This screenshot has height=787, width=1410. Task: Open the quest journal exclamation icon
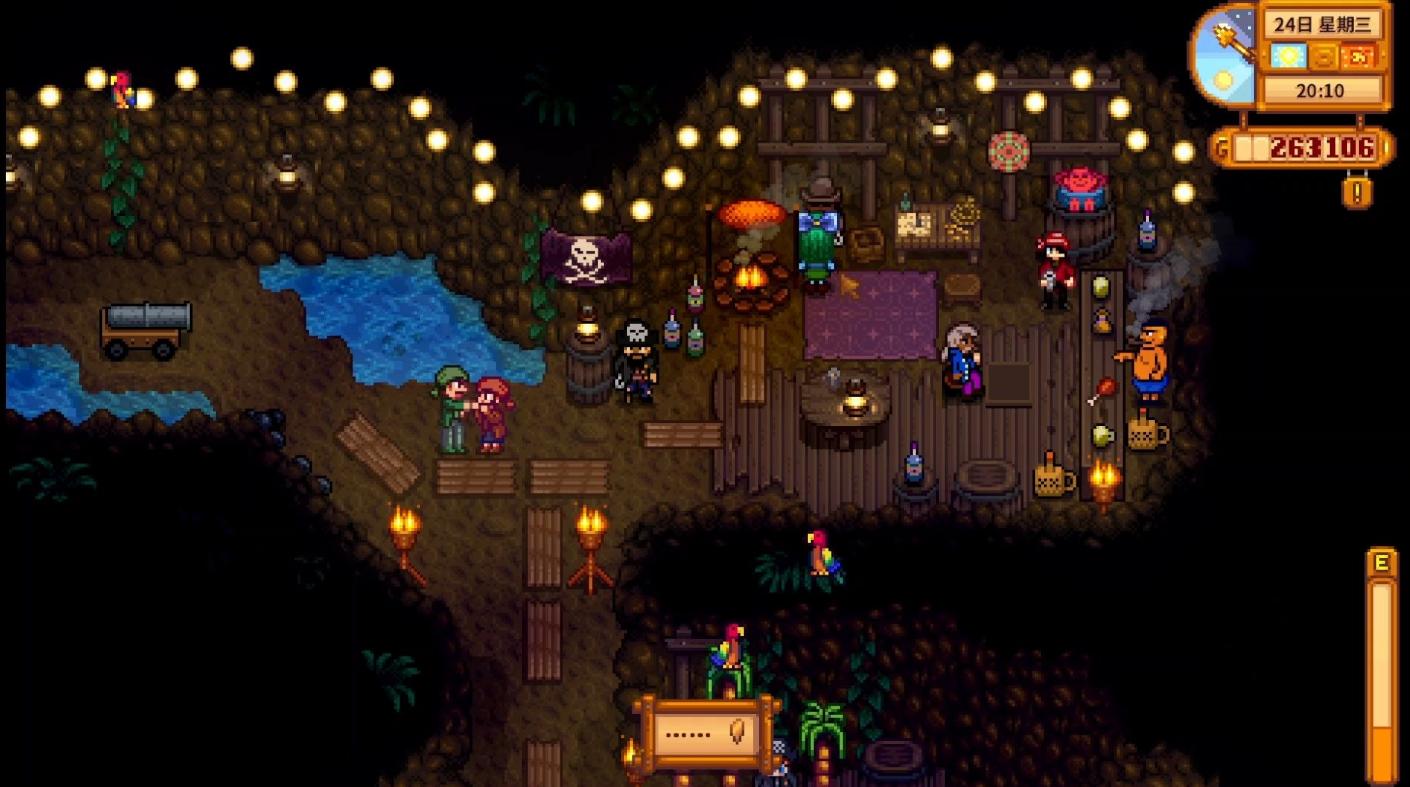(1356, 190)
